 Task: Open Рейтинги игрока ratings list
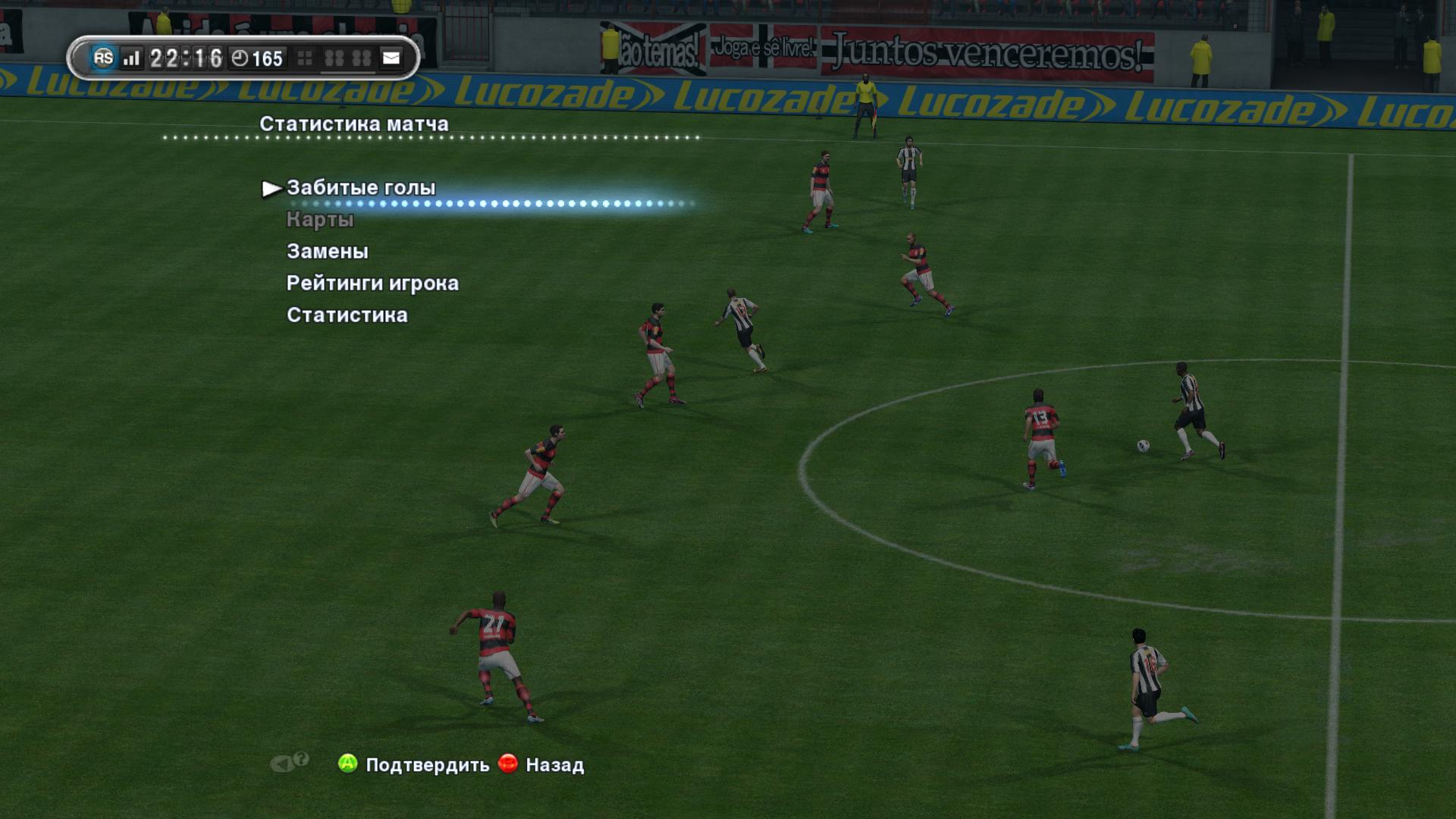pos(372,283)
